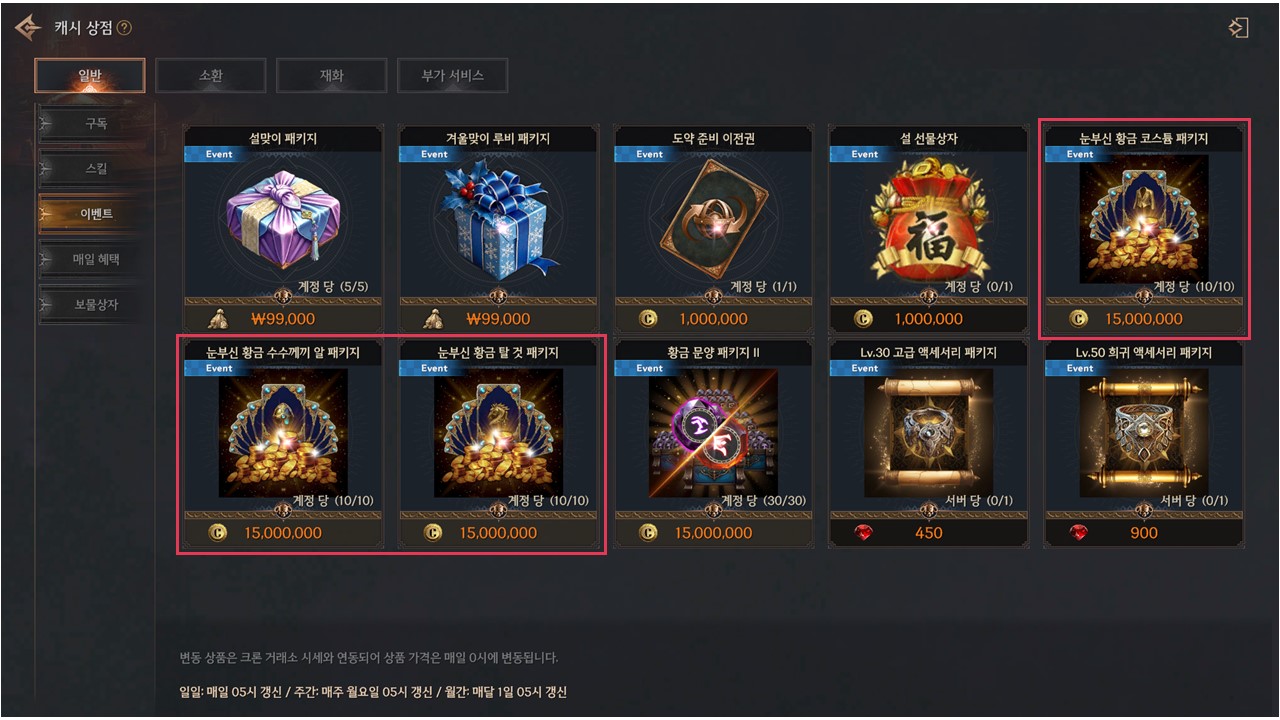Image resolution: width=1280 pixels, height=720 pixels.
Task: Show the 보물상자 category
Action: point(96,304)
